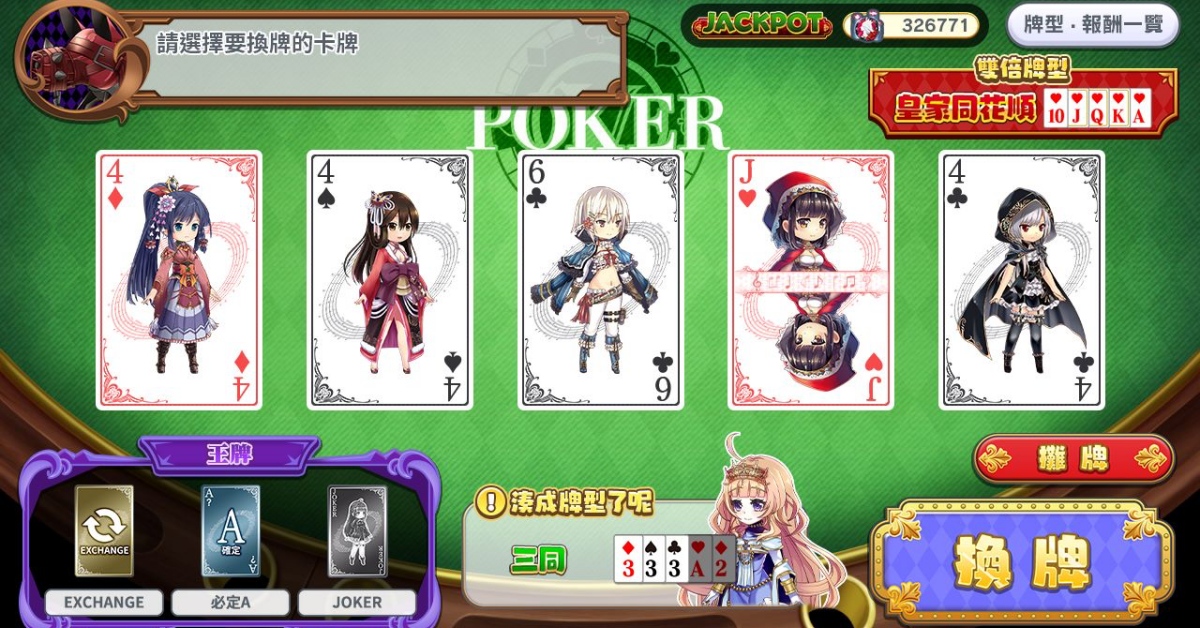Use the gold EXCHANGE trump card
The height and width of the screenshot is (628, 1200).
pos(104,530)
